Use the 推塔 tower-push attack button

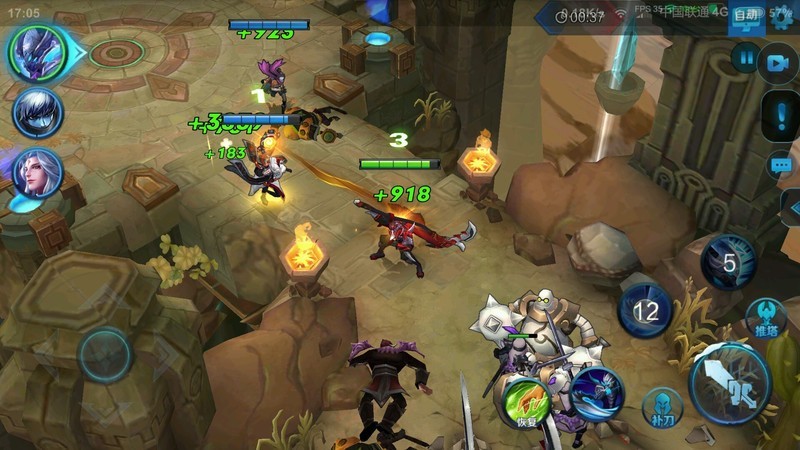(766, 318)
